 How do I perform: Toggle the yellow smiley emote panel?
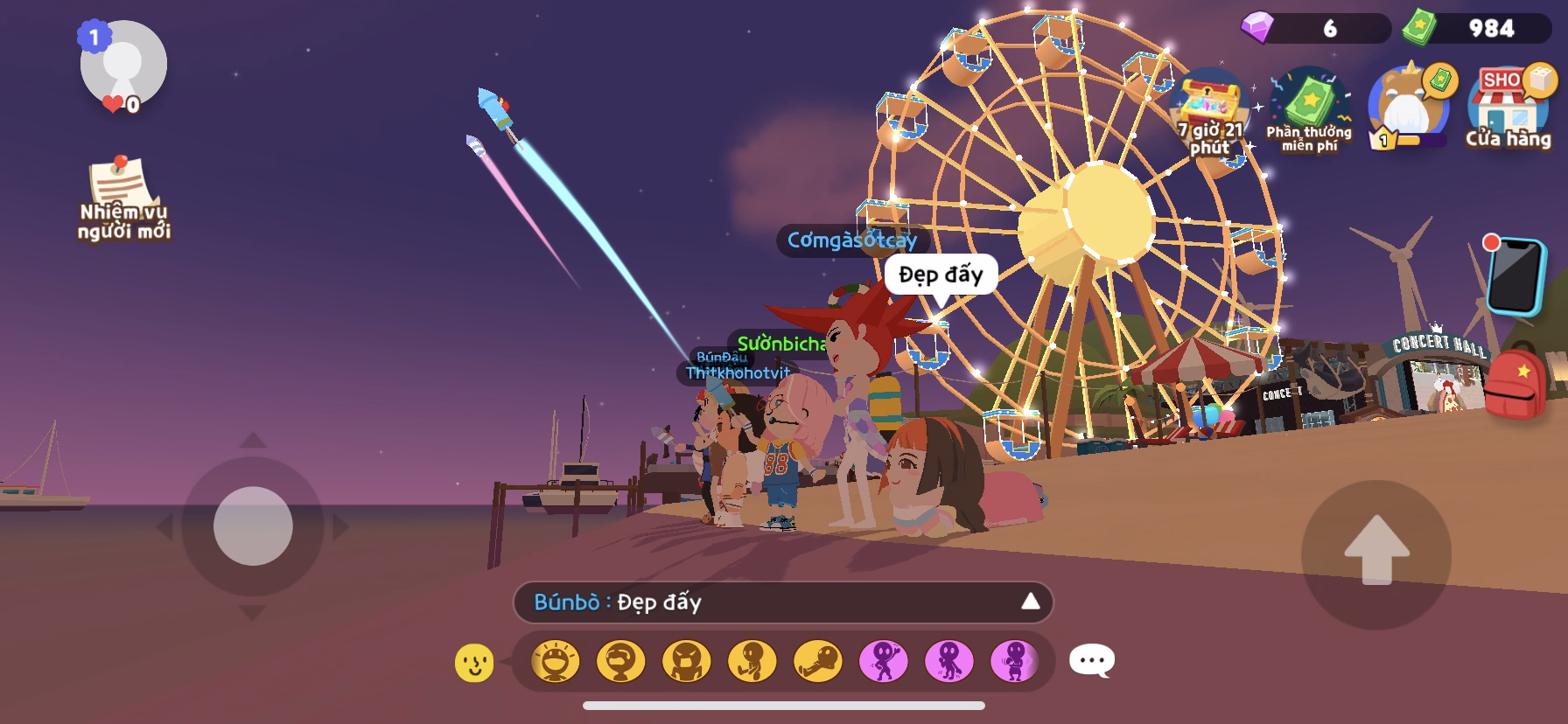(x=474, y=663)
